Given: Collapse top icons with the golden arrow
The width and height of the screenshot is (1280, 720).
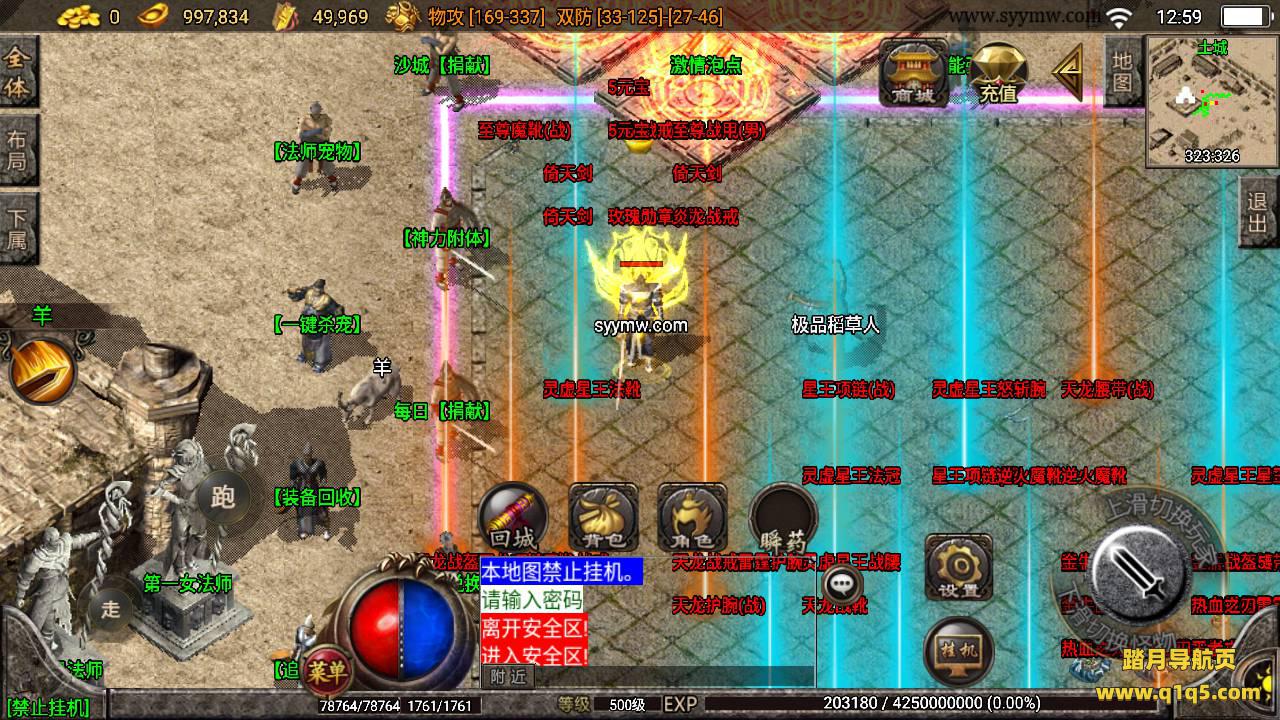Looking at the screenshot, I should pos(1068,72).
